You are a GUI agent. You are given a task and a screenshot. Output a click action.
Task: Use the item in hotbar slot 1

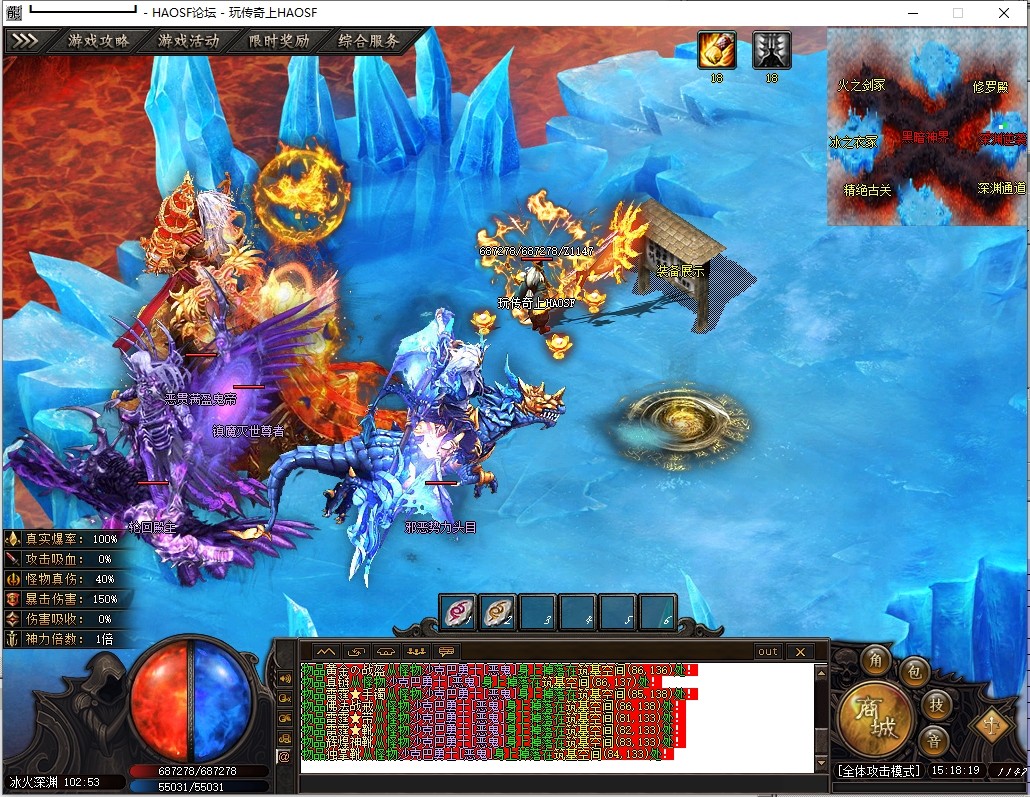(x=458, y=613)
